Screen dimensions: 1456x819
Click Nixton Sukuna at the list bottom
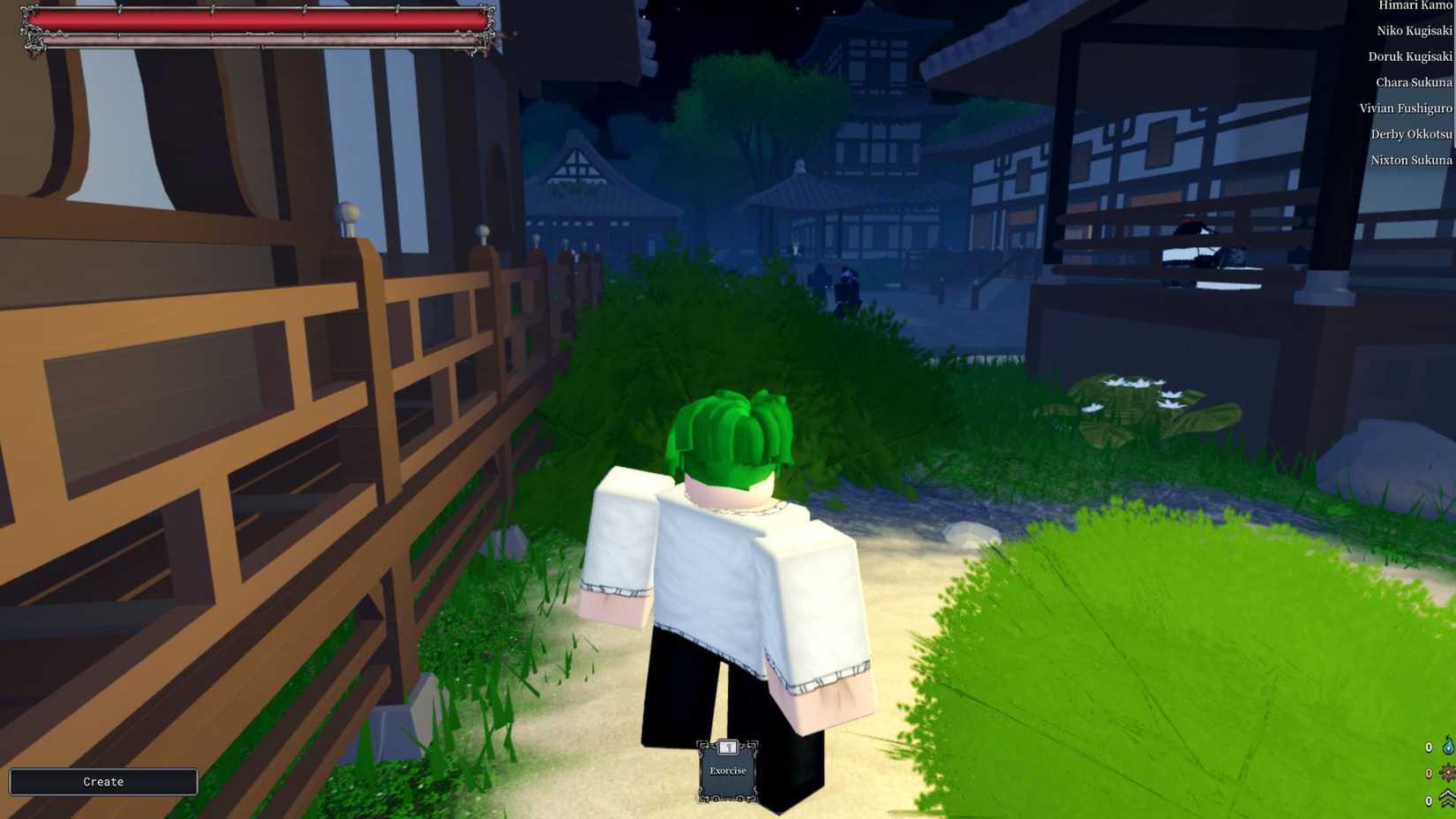[x=1412, y=160]
